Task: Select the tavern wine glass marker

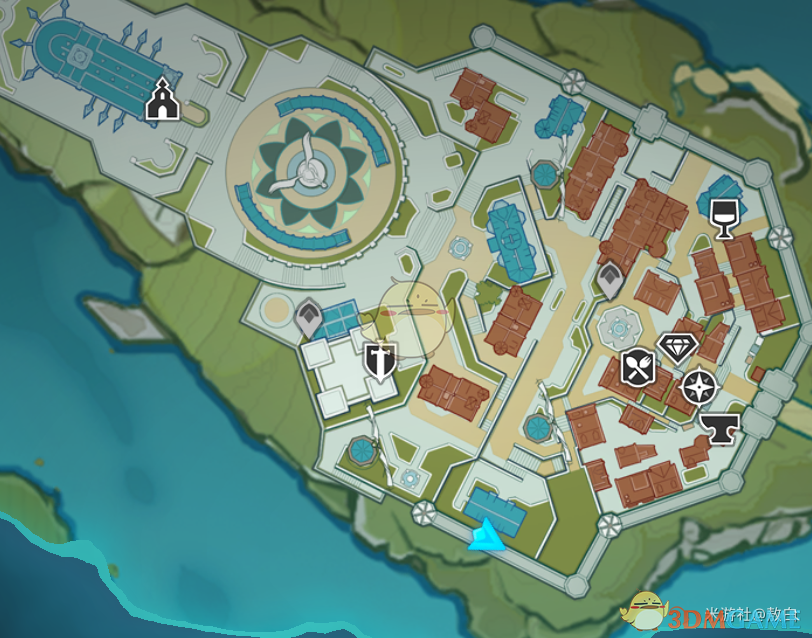Action: 724,217
